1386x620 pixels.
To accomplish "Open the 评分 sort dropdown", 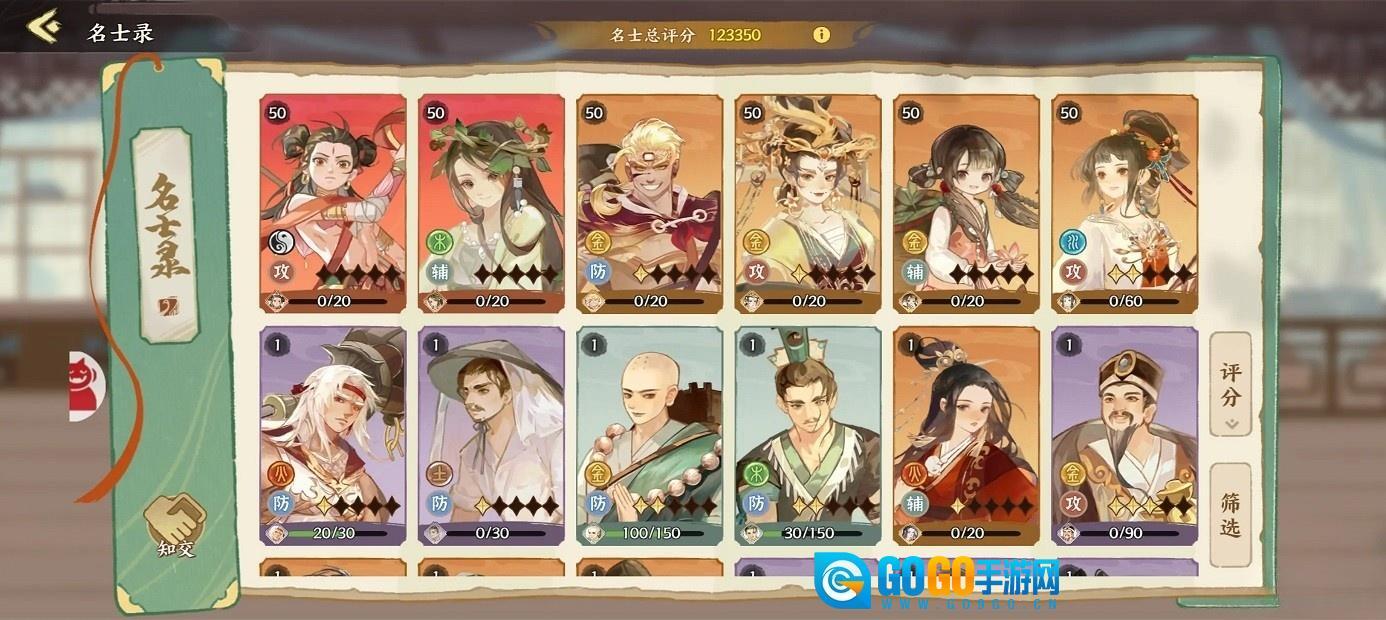I will coord(1230,385).
